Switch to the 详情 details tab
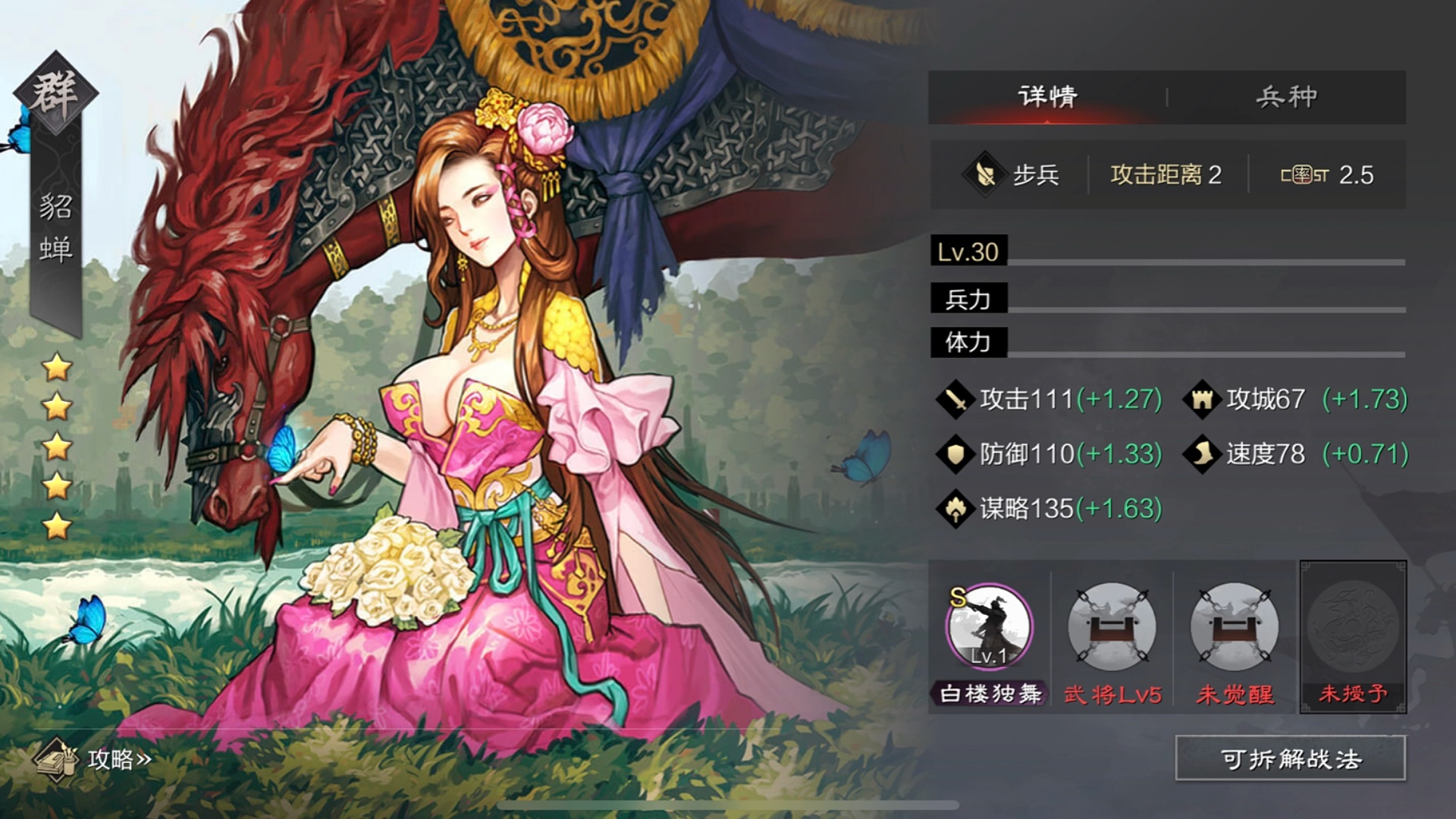 pyautogui.click(x=1047, y=96)
